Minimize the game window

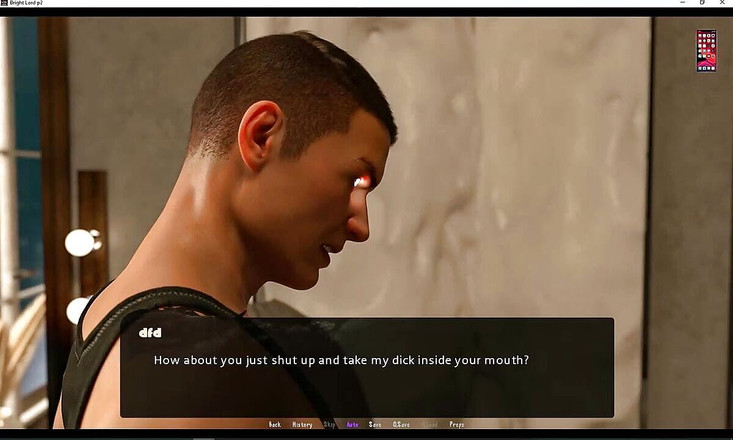(x=680, y=3)
